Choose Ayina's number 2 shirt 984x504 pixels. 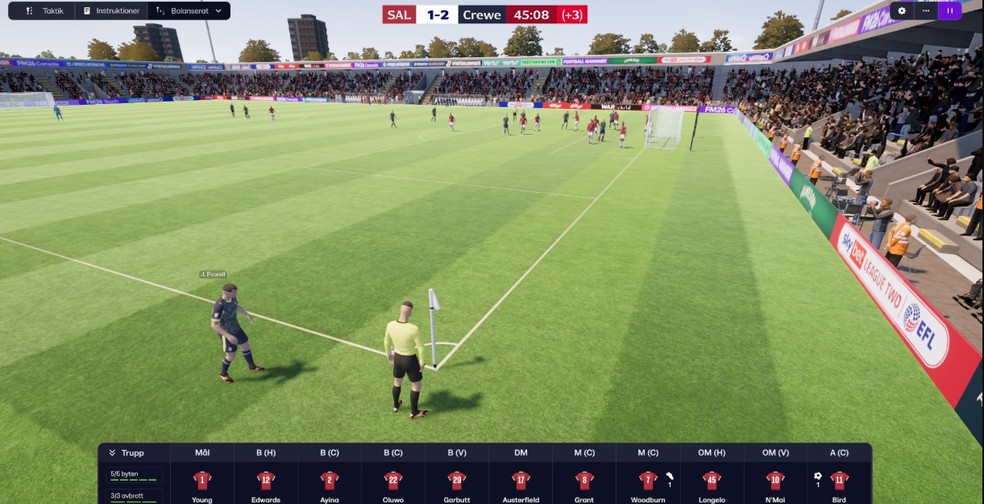coord(329,480)
